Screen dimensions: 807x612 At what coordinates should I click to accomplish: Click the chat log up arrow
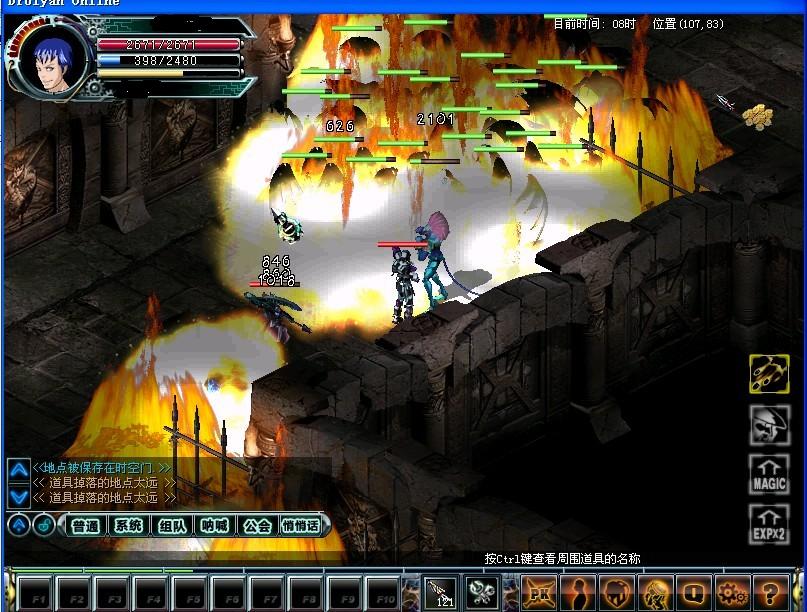tap(18, 470)
